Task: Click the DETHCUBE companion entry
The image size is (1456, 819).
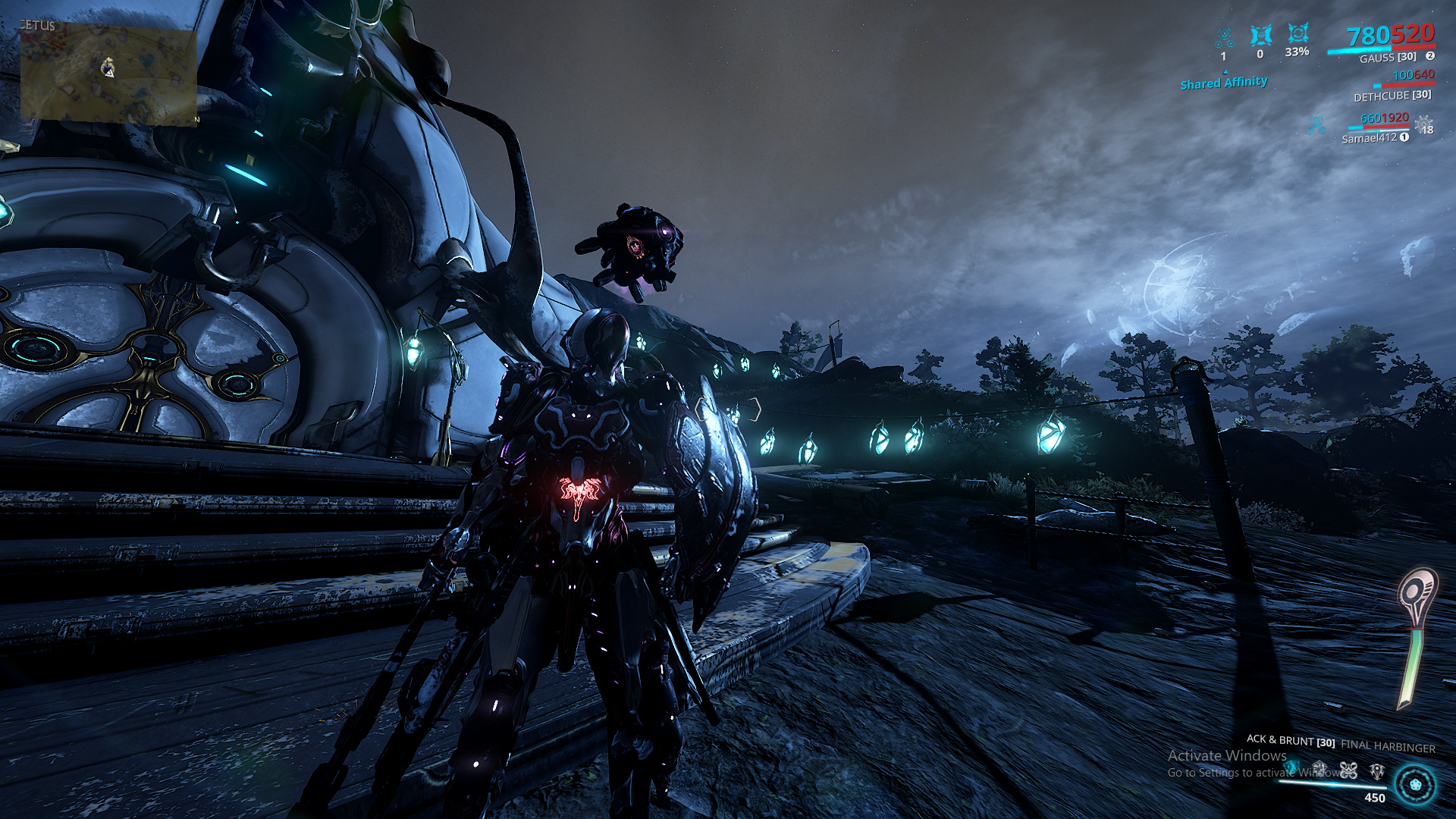Action: point(1392,96)
